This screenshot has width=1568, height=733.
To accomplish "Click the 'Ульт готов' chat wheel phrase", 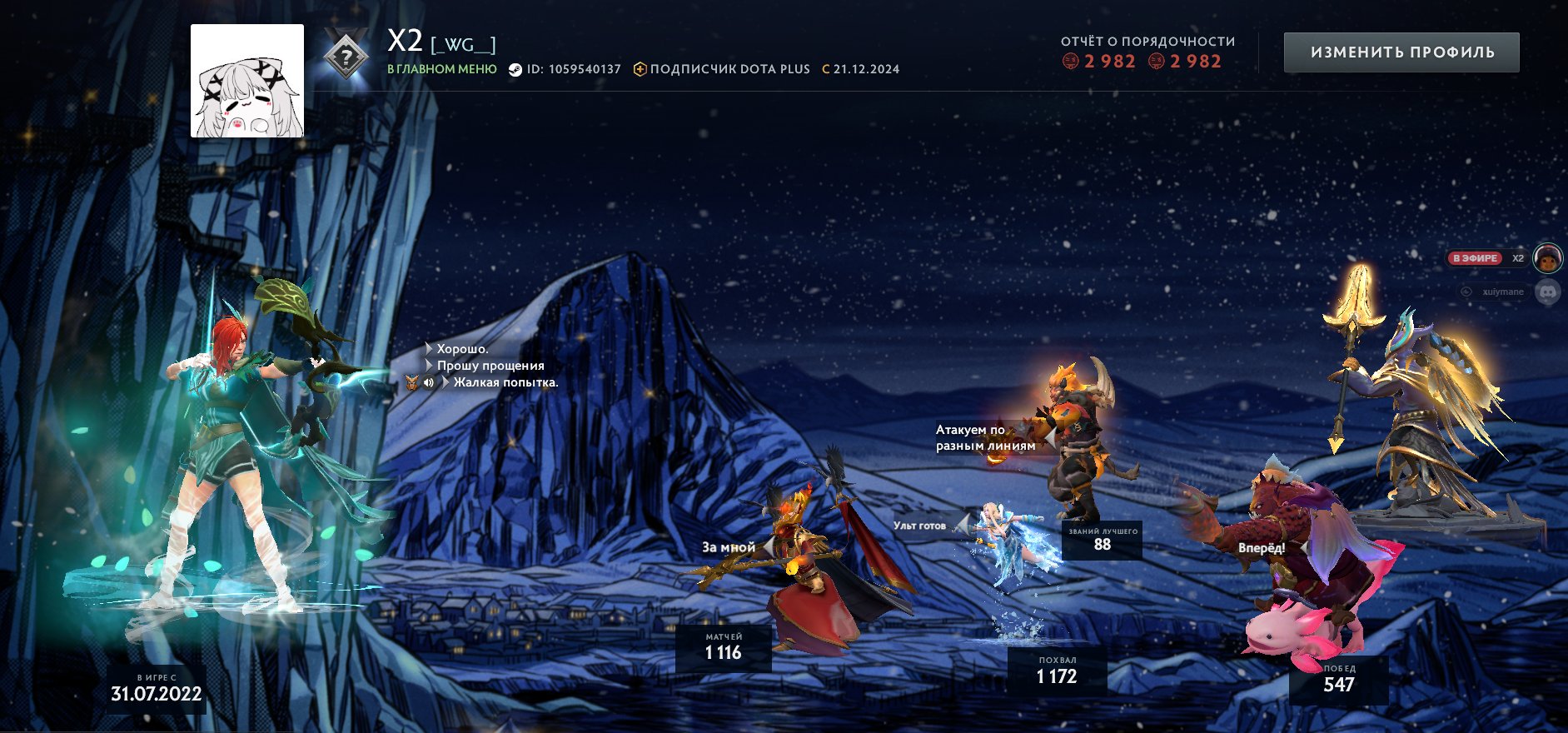I will pyautogui.click(x=919, y=526).
